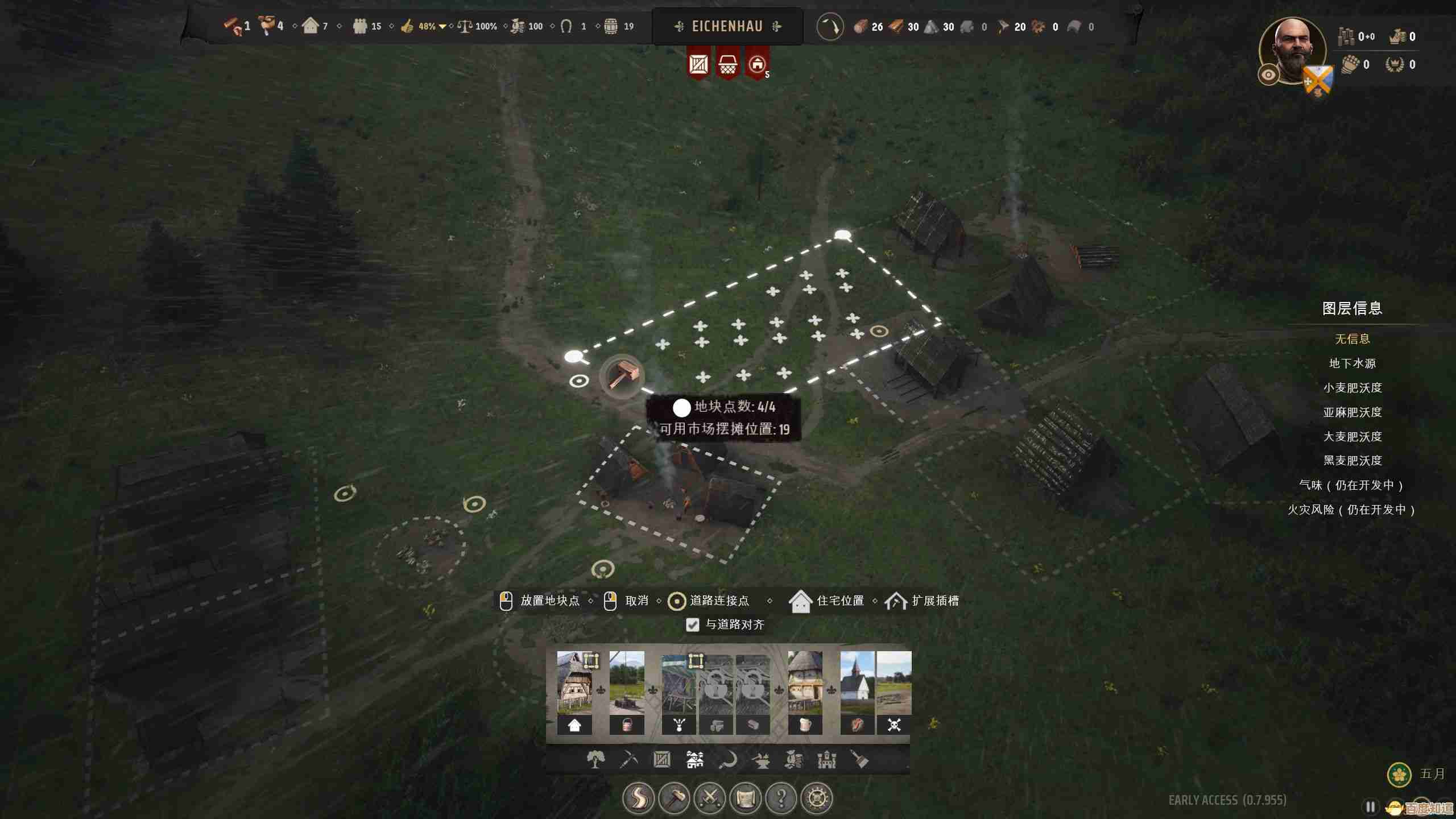Select the 地下水源 layer overlay

1352,363
